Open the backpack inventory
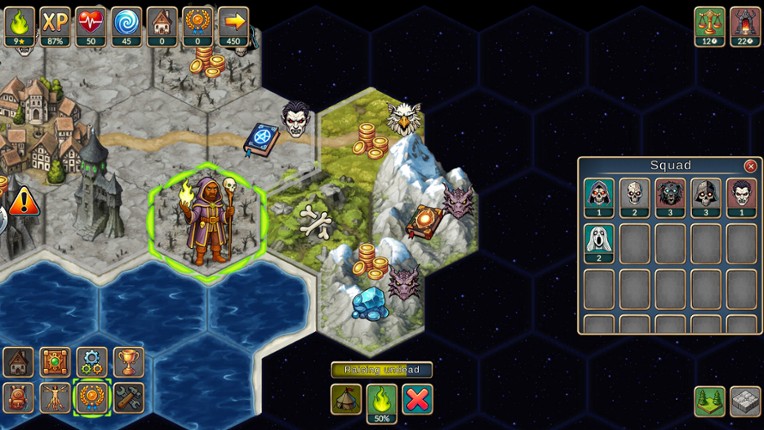Viewport: 764px width, 430px height. [x=19, y=397]
